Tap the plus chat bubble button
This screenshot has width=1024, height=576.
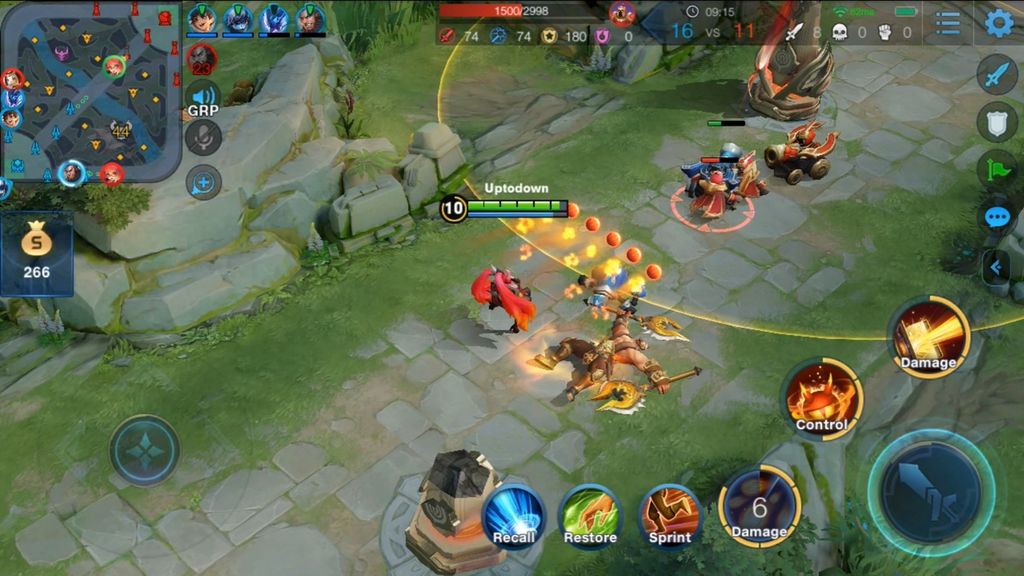point(203,182)
